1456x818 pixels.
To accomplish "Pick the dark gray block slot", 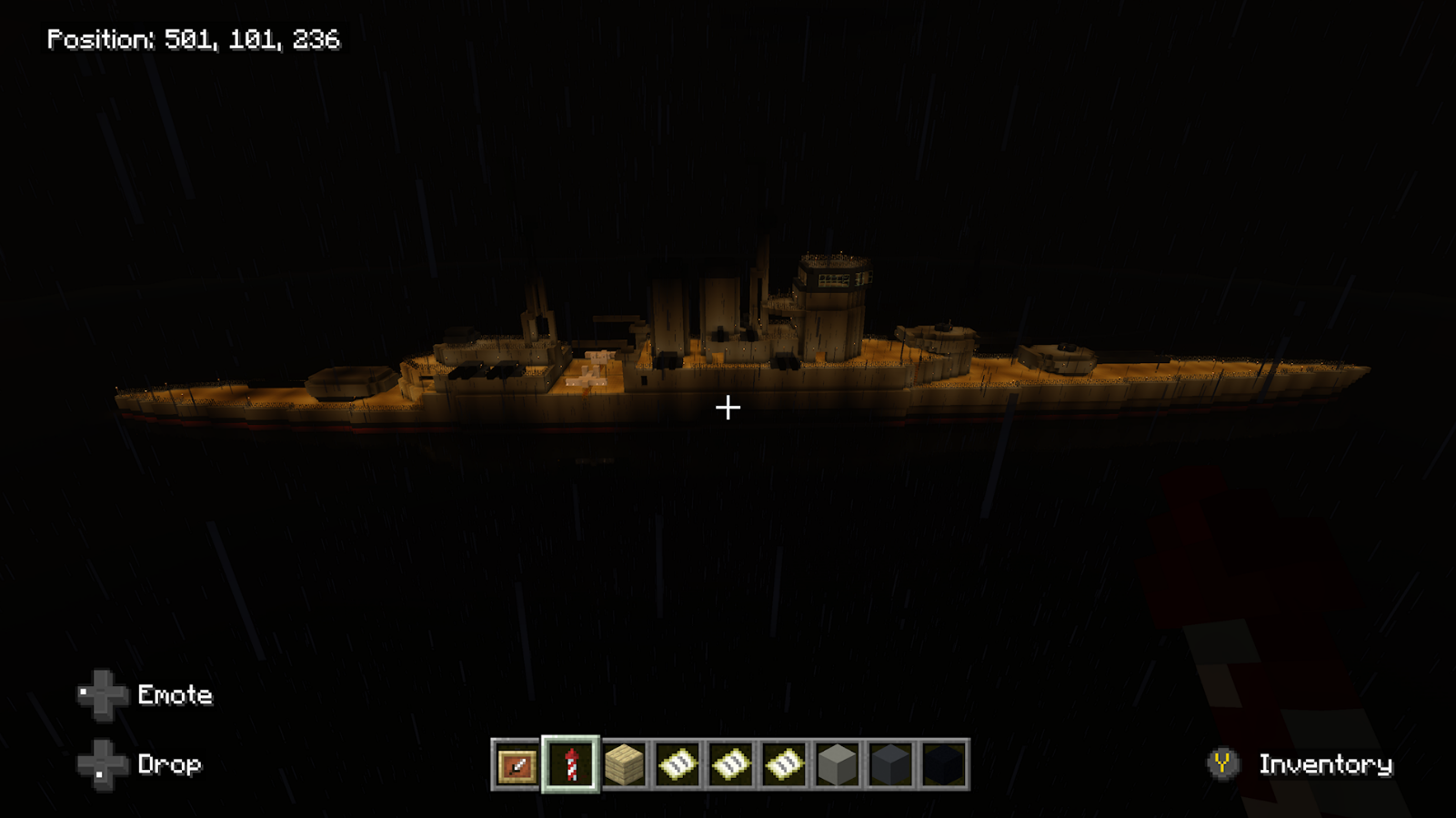I will 890,765.
